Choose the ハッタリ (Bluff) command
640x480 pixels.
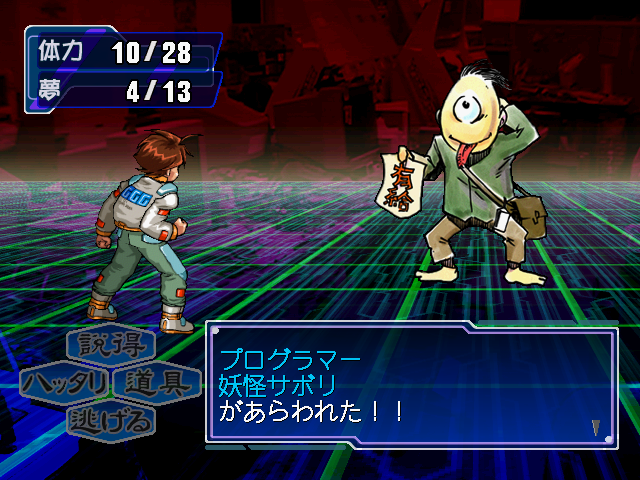coord(65,383)
